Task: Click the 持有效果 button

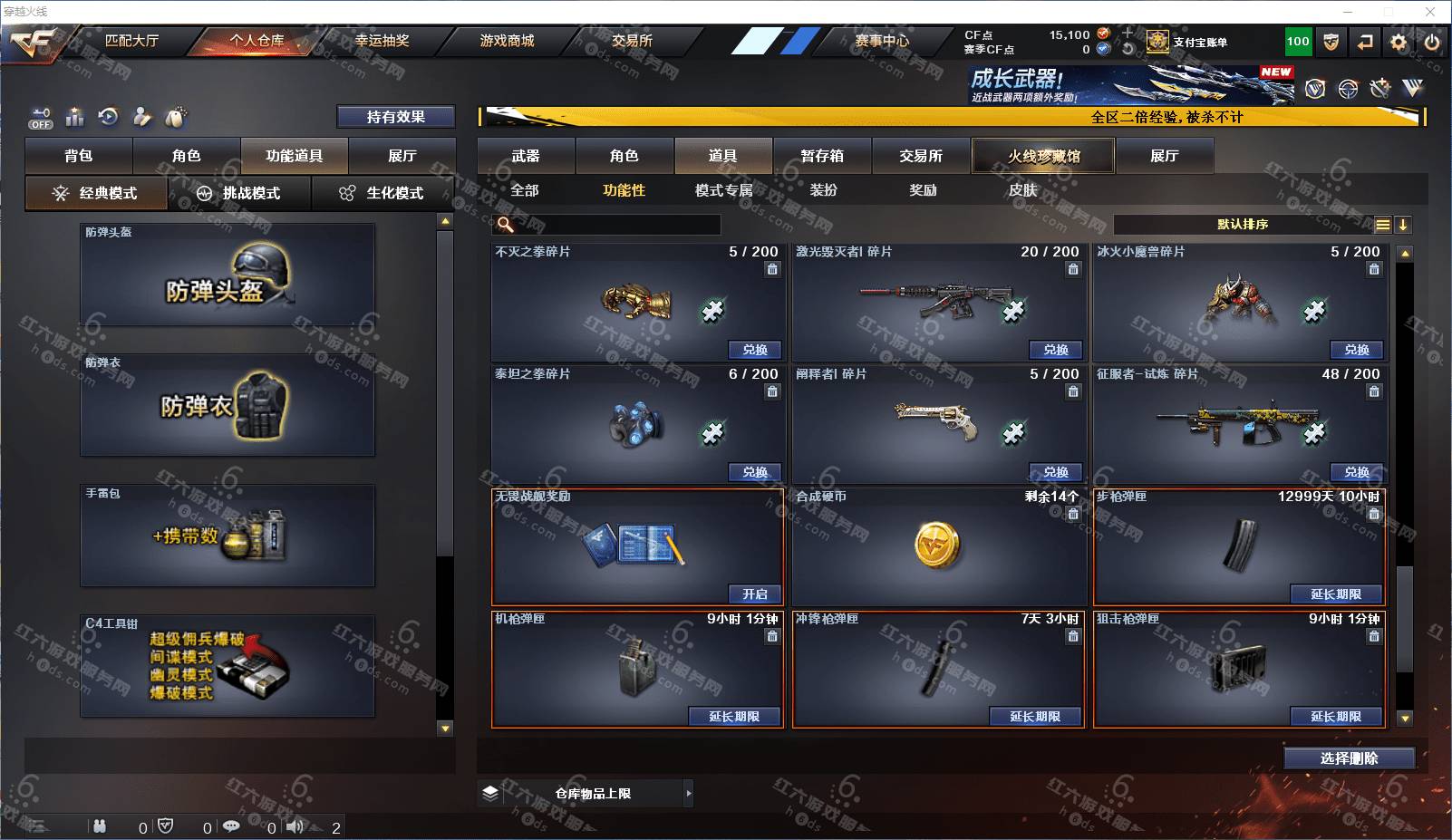Action: point(395,117)
